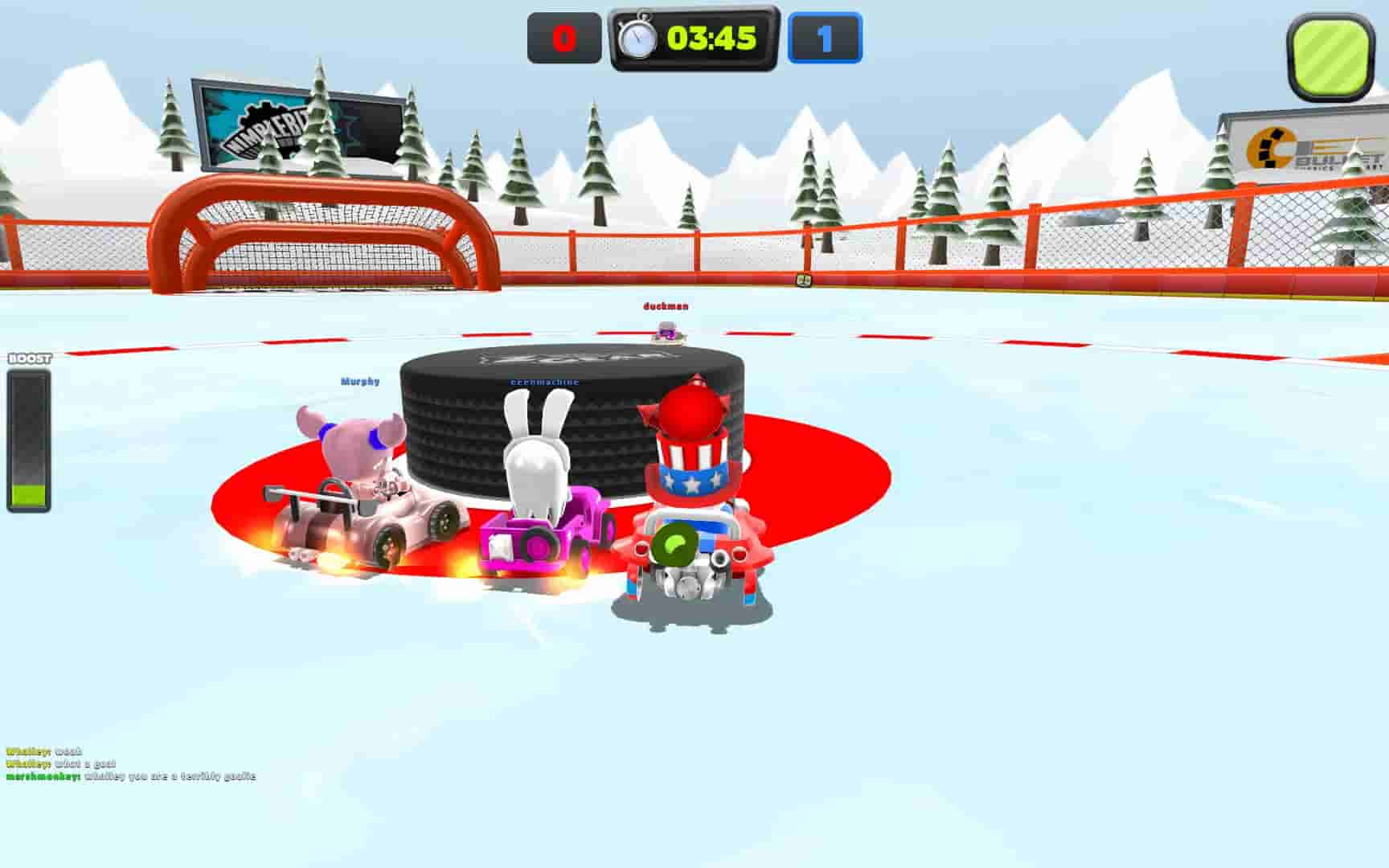The height and width of the screenshot is (868, 1389).
Task: Click the stopwatch icon on the scoreboard
Action: (639, 35)
